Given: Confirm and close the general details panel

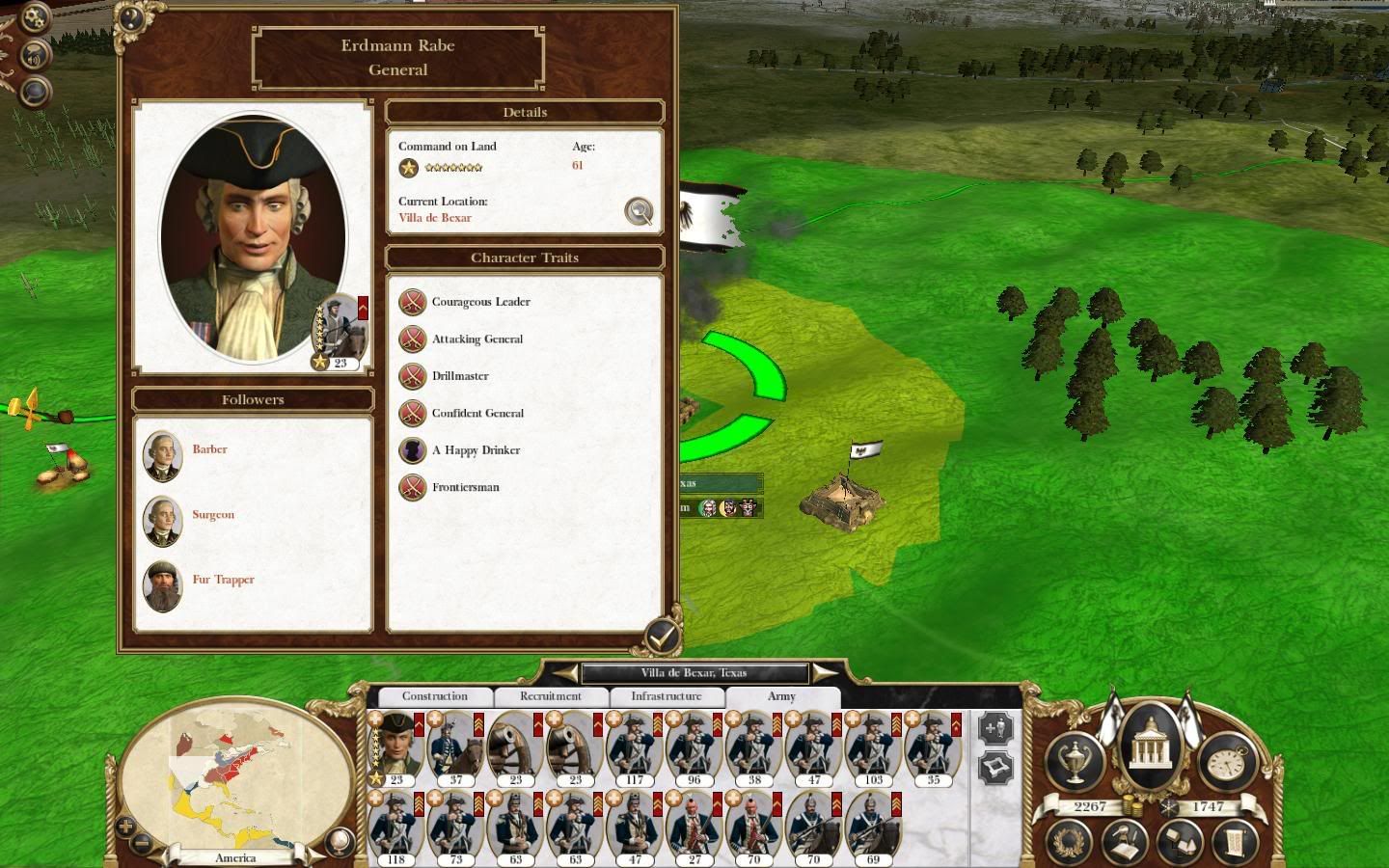Looking at the screenshot, I should pyautogui.click(x=662, y=636).
